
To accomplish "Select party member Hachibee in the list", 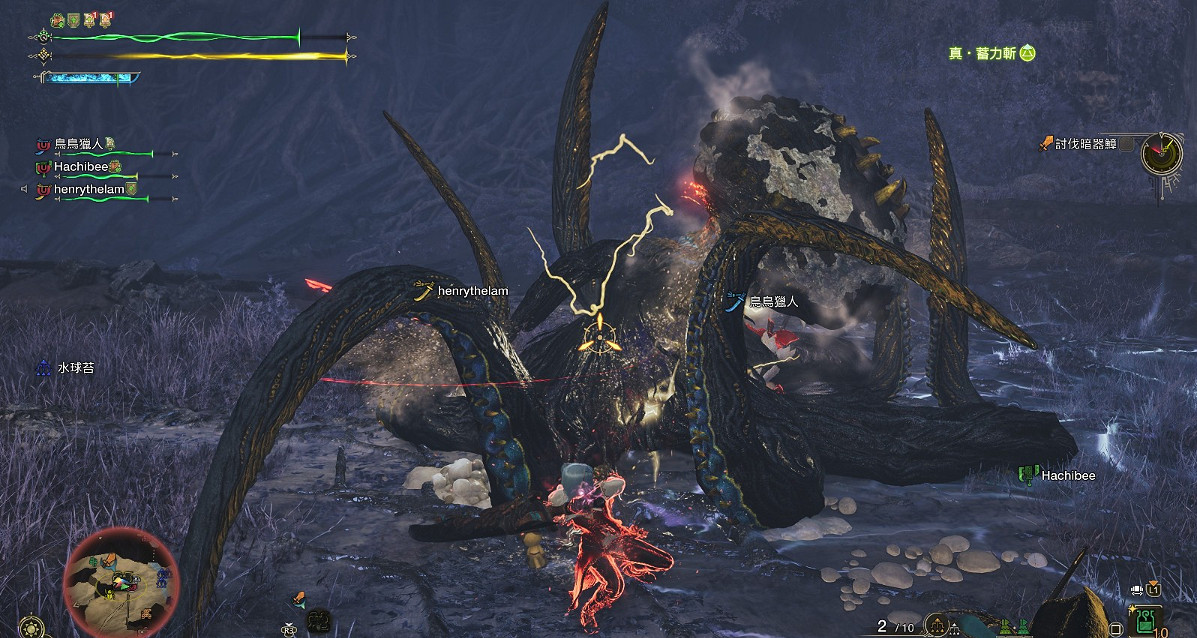I will (x=80, y=167).
